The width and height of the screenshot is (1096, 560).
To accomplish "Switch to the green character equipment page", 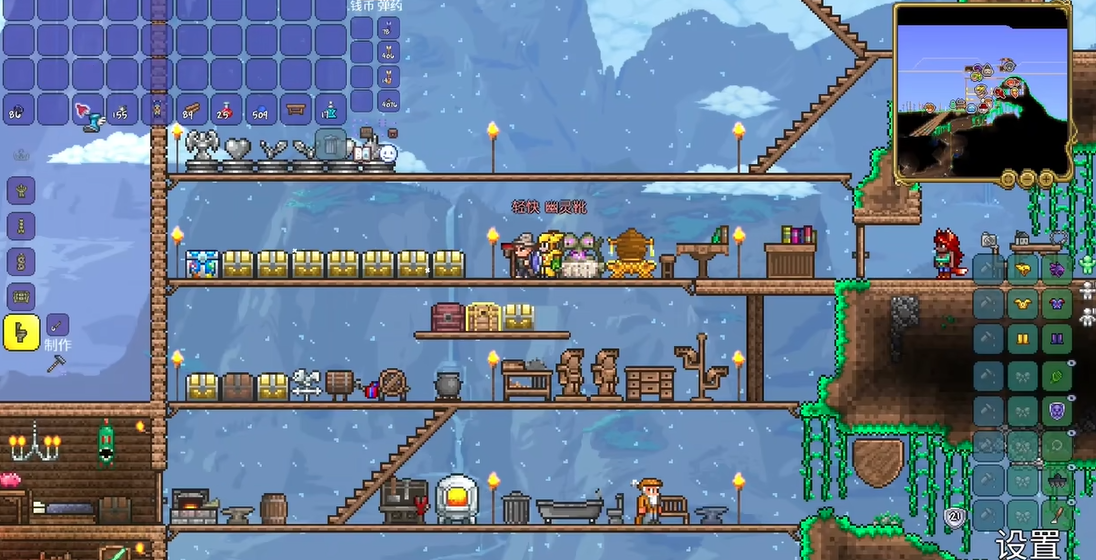I will 1087,264.
